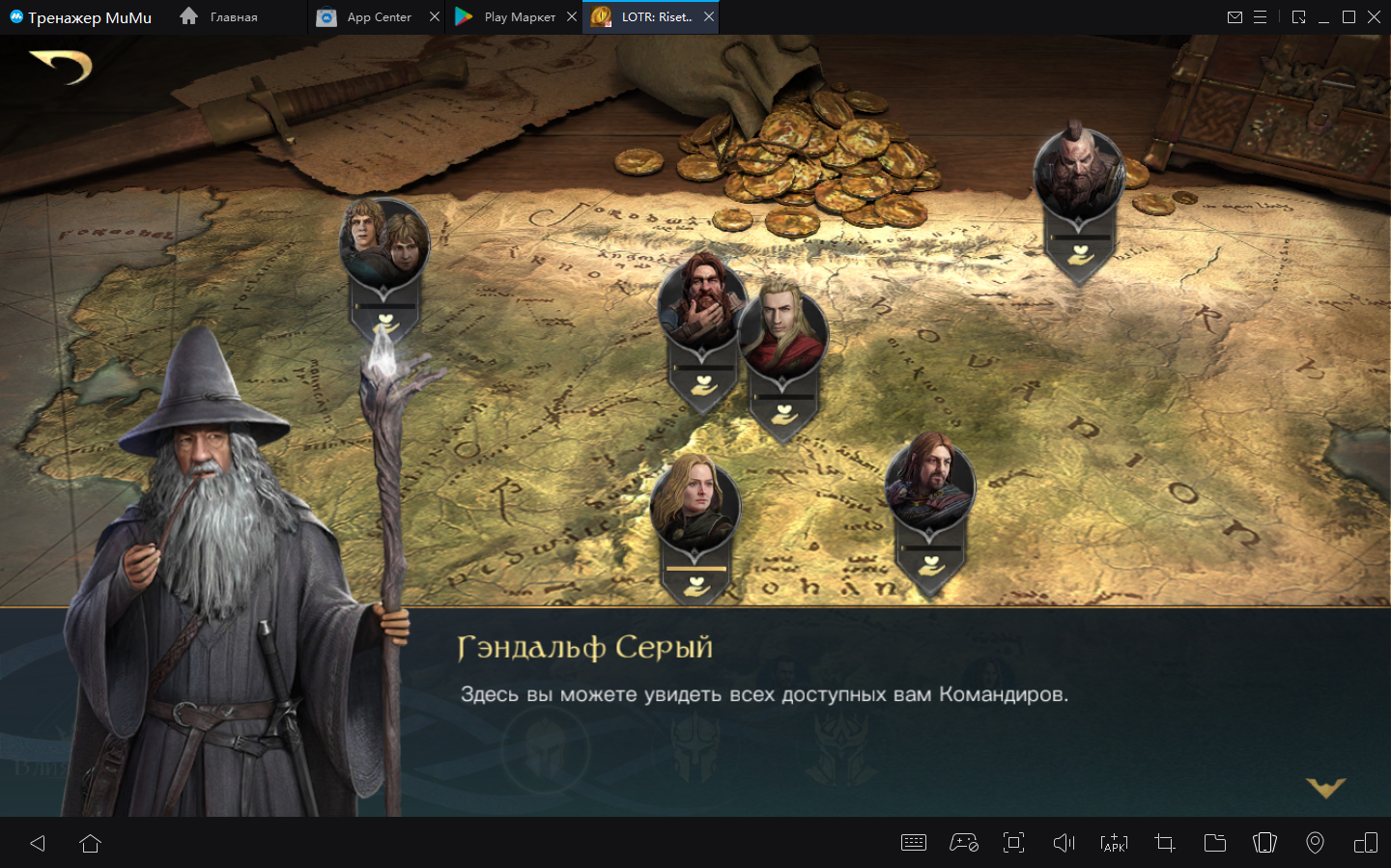Click the emulator home button
Screen dimensions: 1391x868
[91, 843]
